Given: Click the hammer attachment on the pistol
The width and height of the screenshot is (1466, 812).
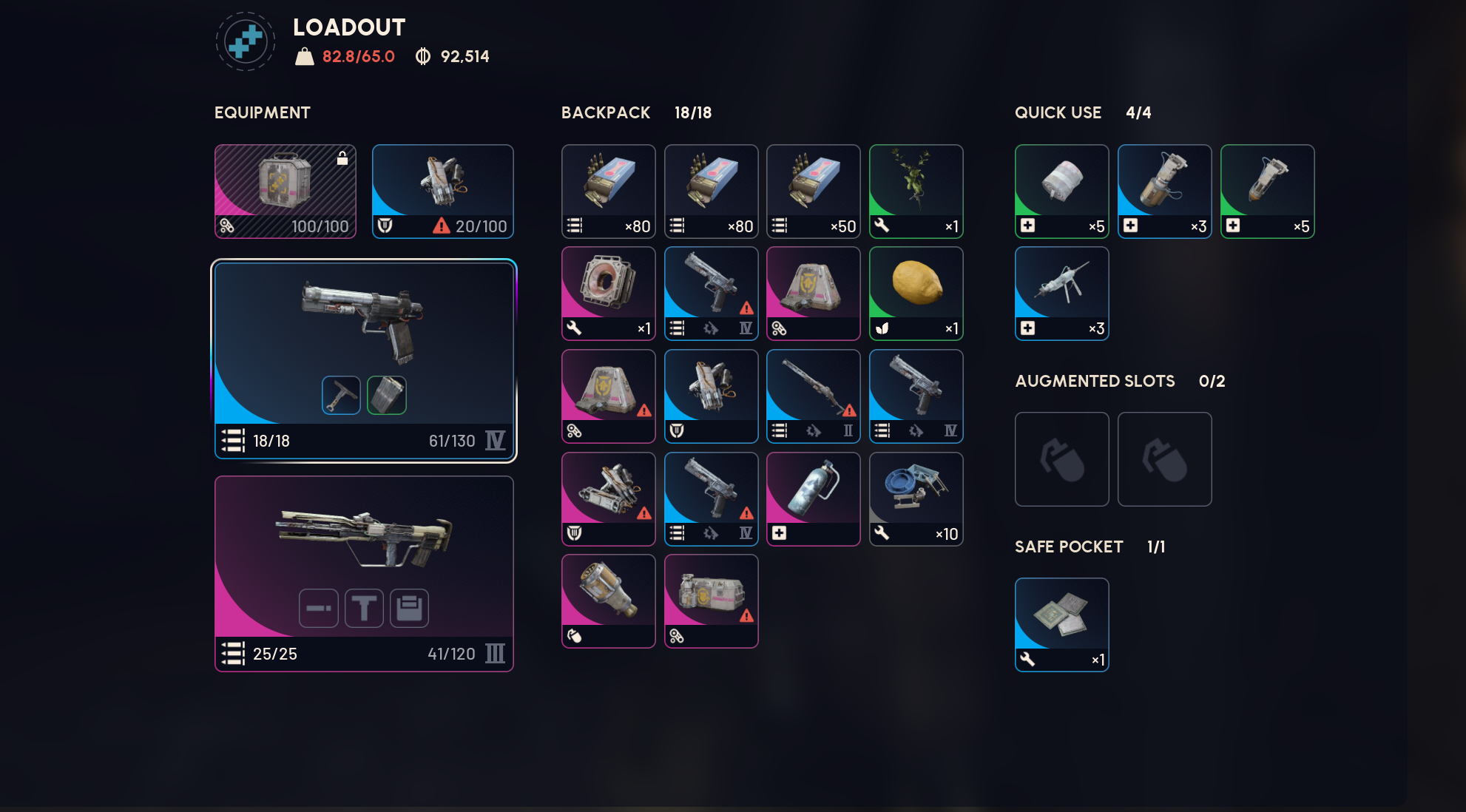Looking at the screenshot, I should tap(341, 395).
